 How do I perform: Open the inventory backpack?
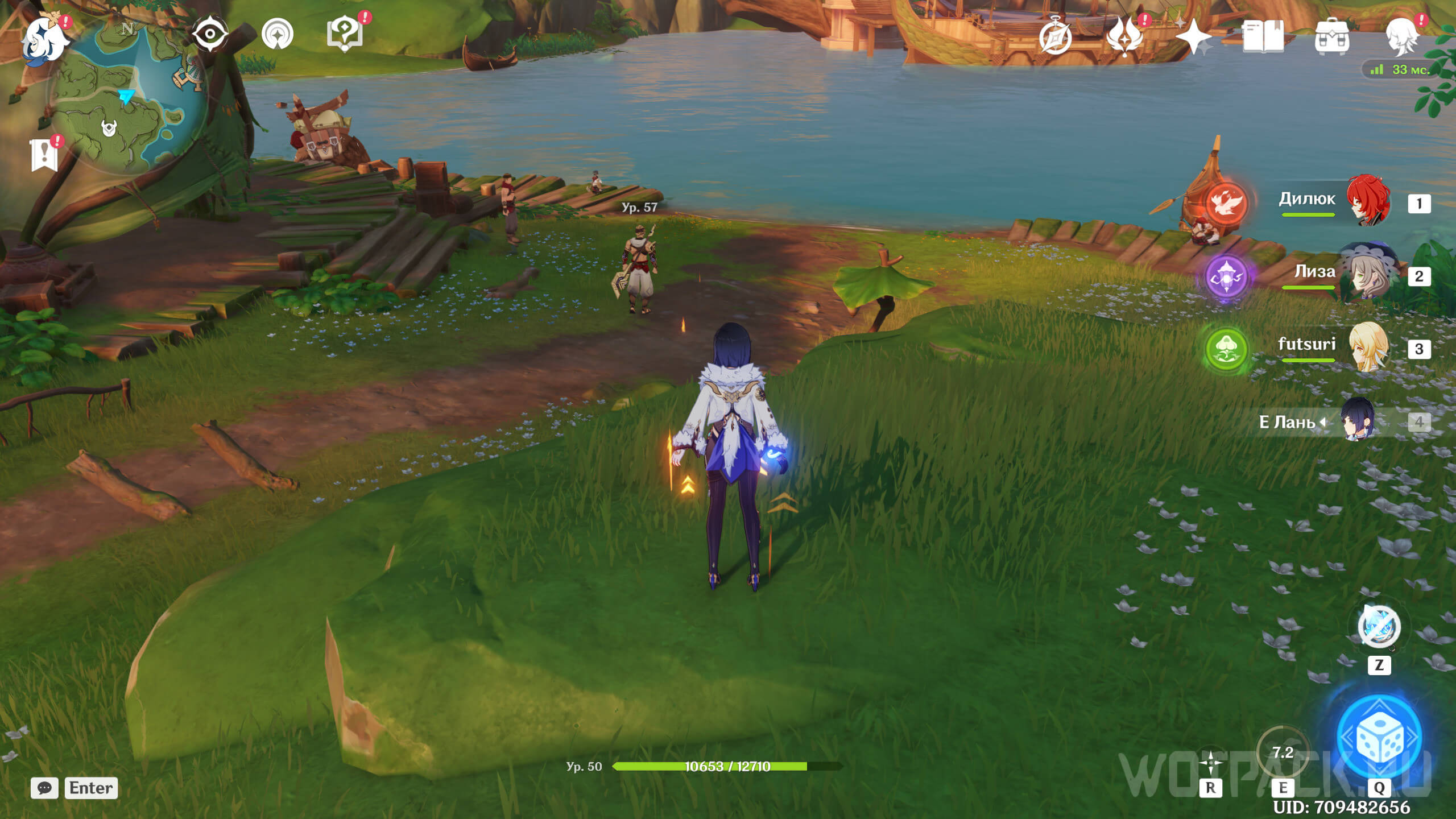click(1331, 37)
